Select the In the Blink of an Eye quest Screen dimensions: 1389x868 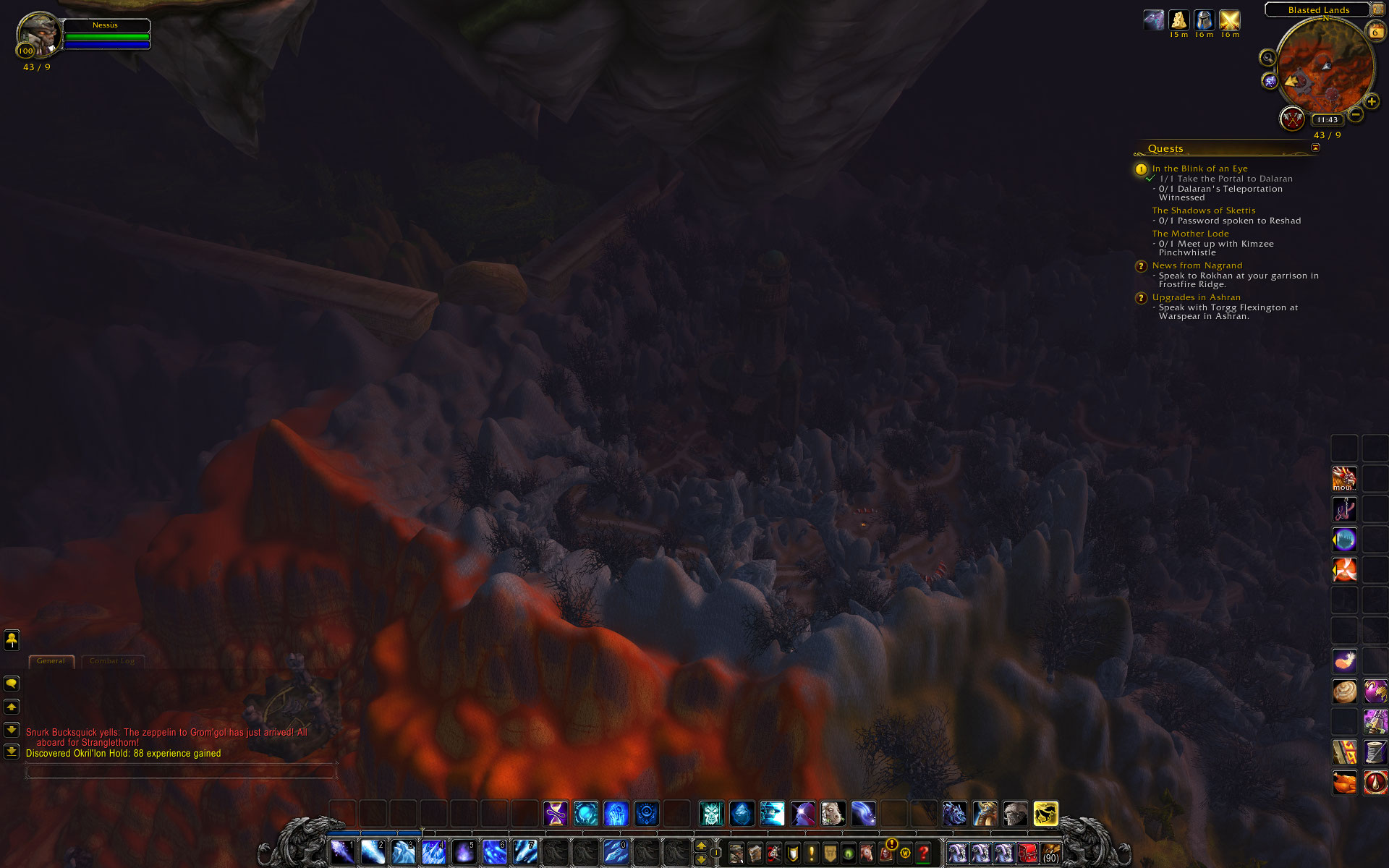1199,169
